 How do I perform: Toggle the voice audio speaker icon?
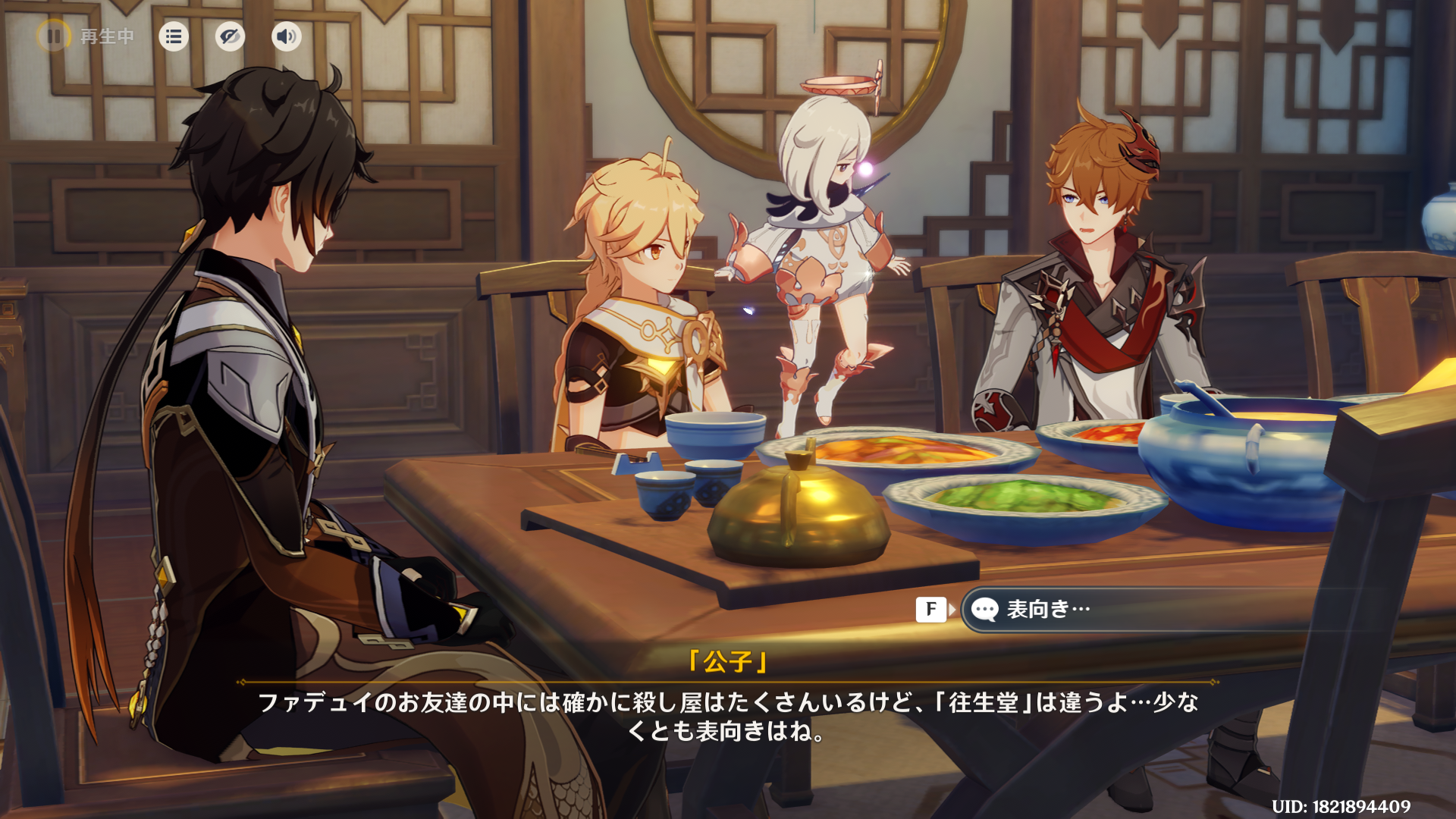click(287, 36)
